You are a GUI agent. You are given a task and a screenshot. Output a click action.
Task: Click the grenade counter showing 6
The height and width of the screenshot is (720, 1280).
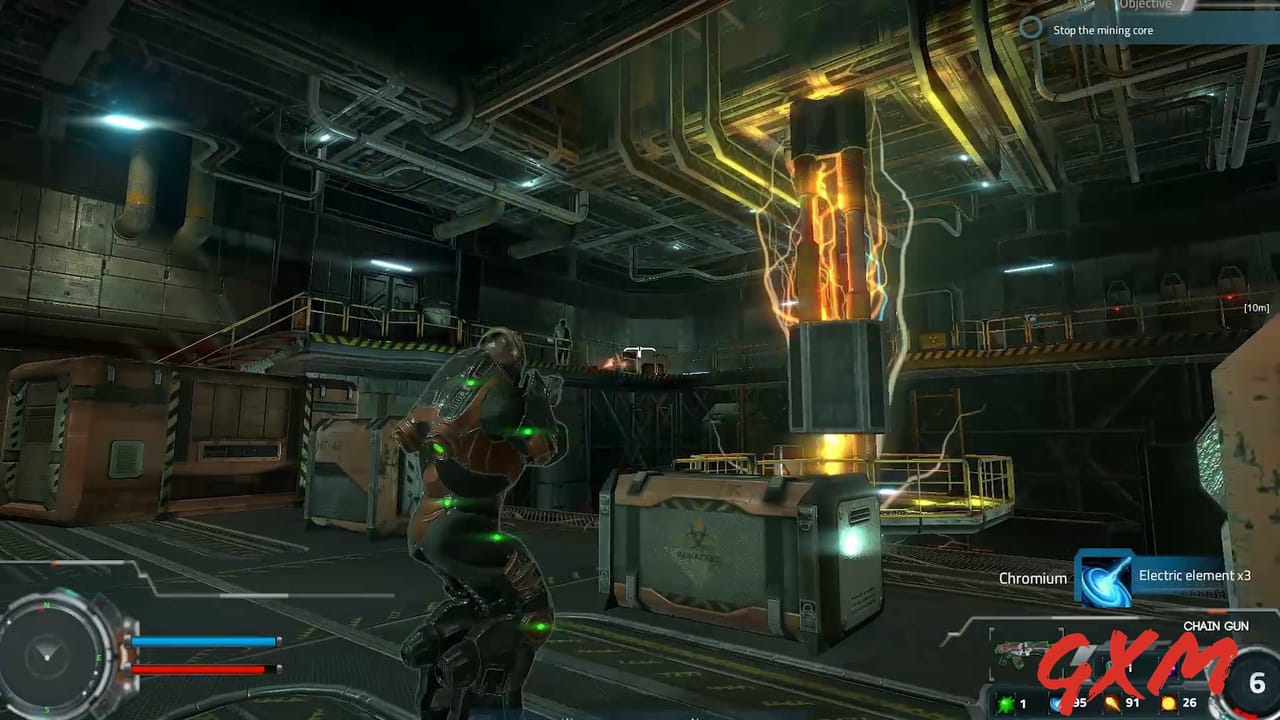pos(1256,683)
